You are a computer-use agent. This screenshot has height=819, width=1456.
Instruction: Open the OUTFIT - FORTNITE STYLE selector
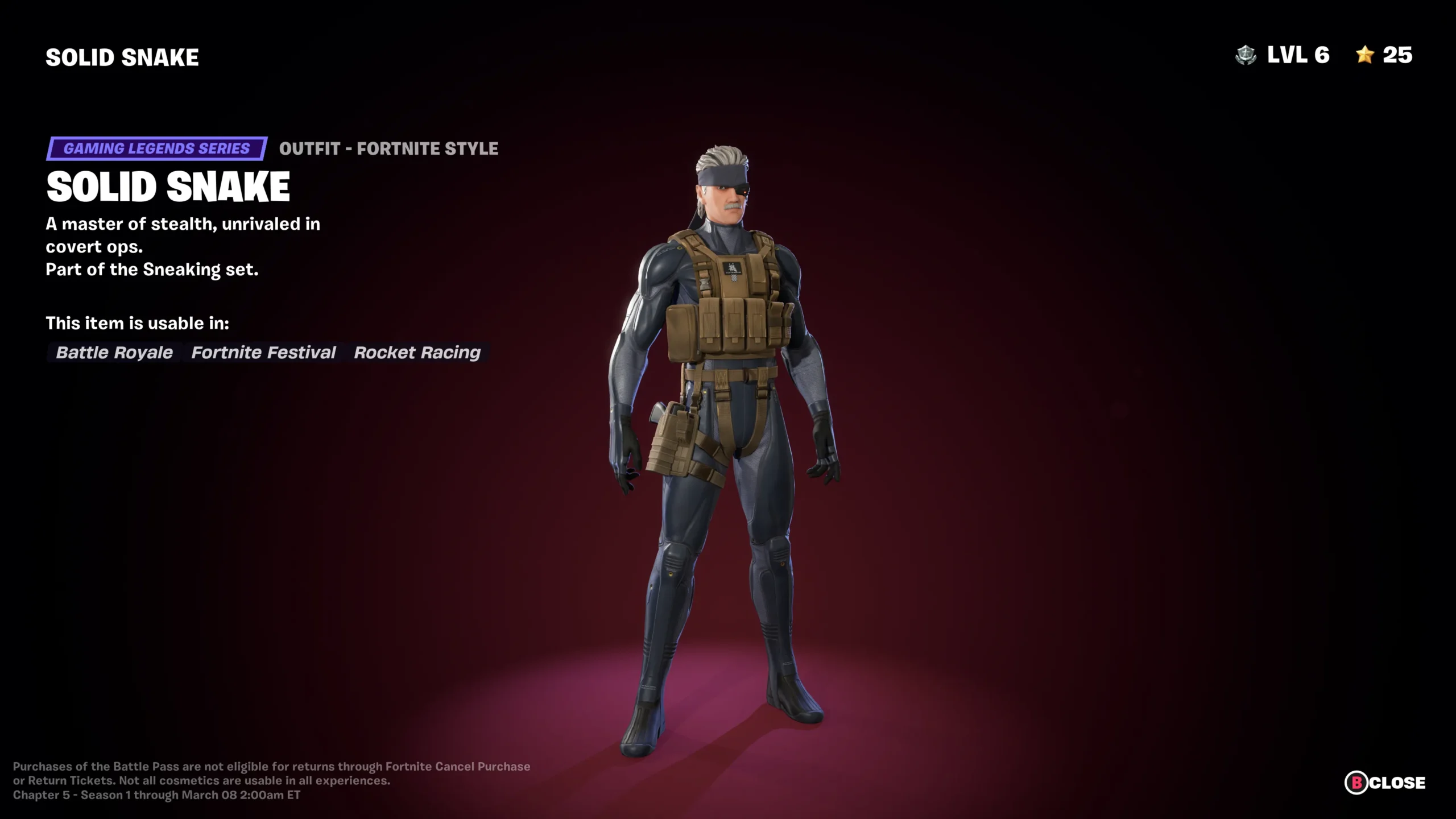coord(388,149)
